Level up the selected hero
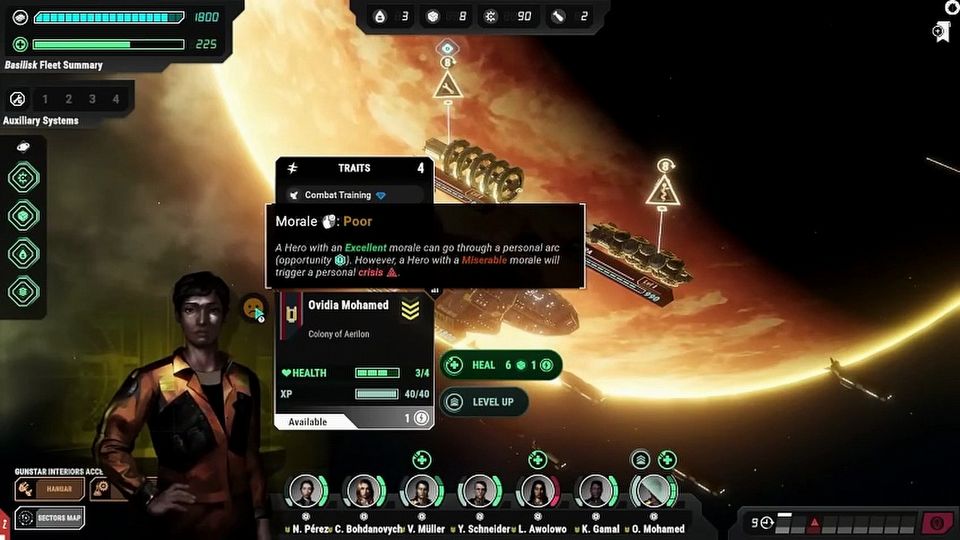 [x=484, y=402]
